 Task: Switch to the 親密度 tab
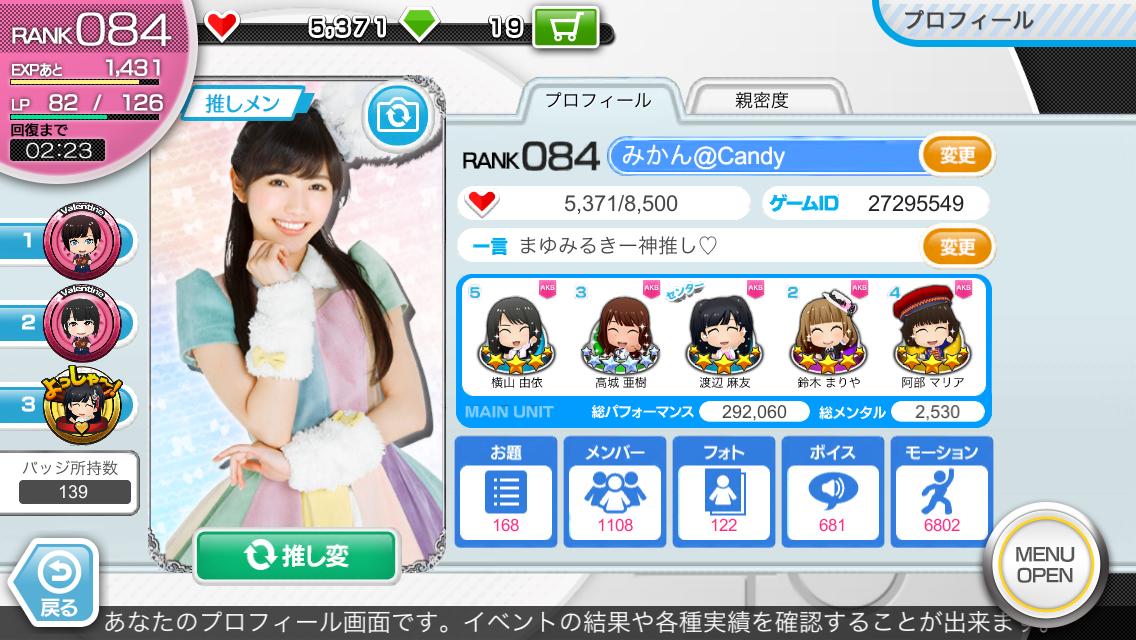(761, 100)
